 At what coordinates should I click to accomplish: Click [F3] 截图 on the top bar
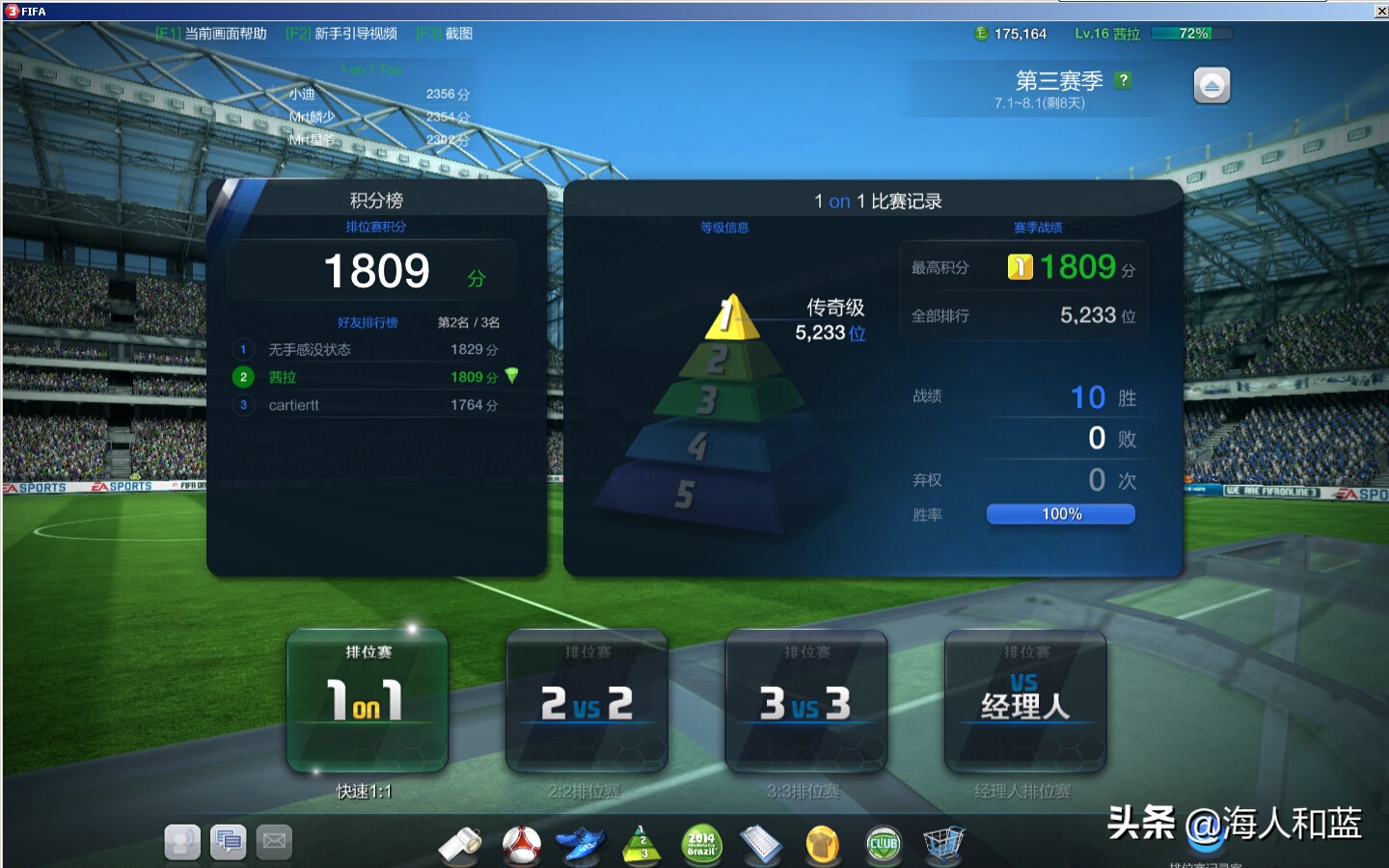point(443,31)
